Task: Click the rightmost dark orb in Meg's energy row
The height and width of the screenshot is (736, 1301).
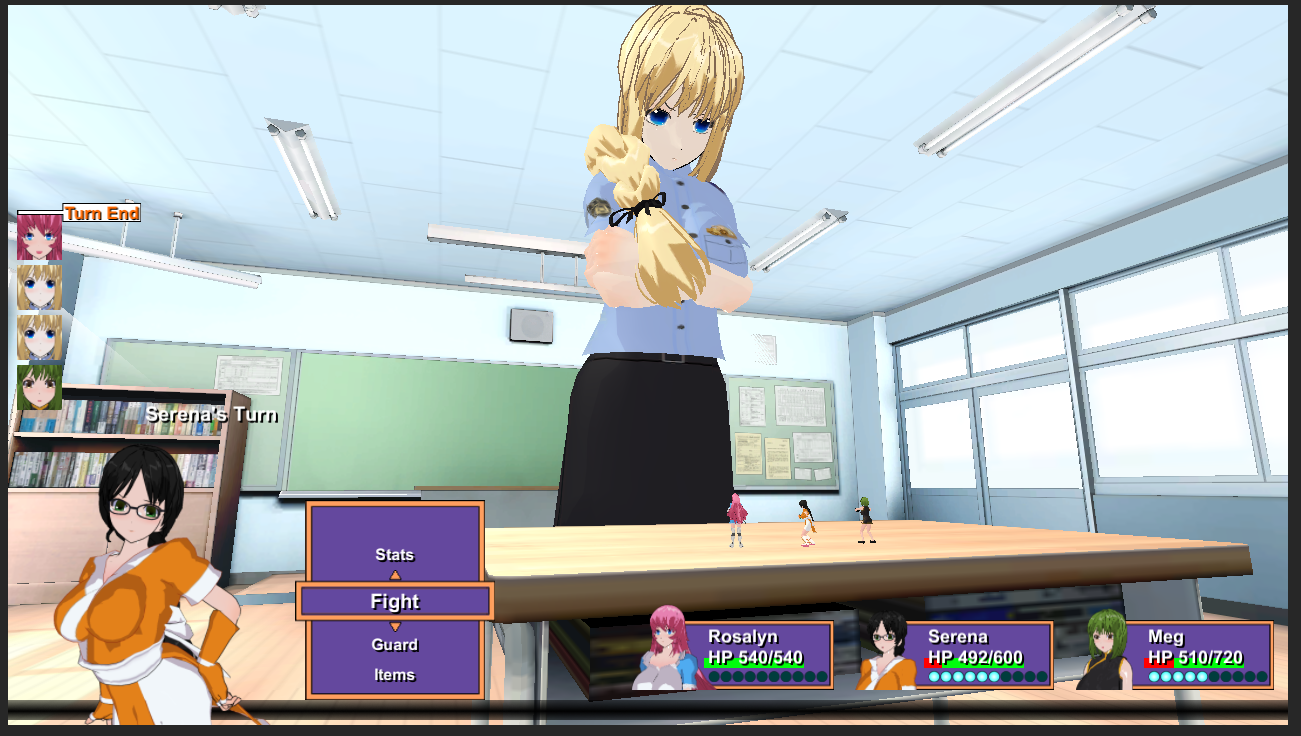Action: tap(1262, 677)
